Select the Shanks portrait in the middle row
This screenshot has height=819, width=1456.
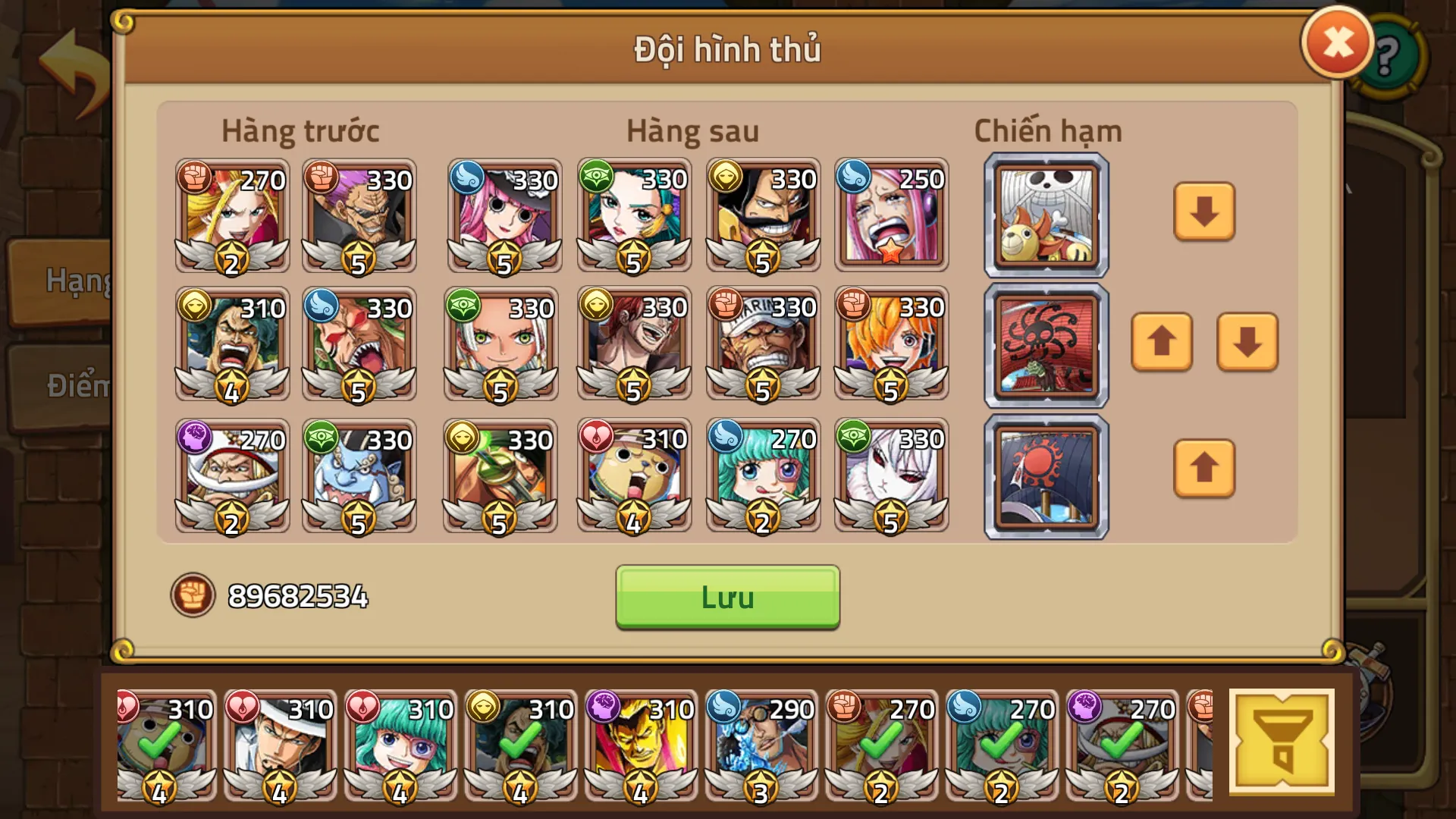[x=633, y=345]
